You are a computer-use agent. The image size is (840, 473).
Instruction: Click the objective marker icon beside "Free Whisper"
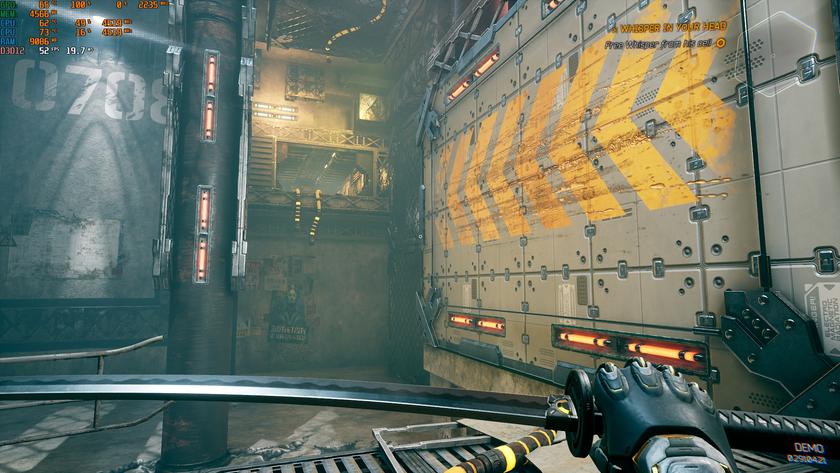coord(720,44)
